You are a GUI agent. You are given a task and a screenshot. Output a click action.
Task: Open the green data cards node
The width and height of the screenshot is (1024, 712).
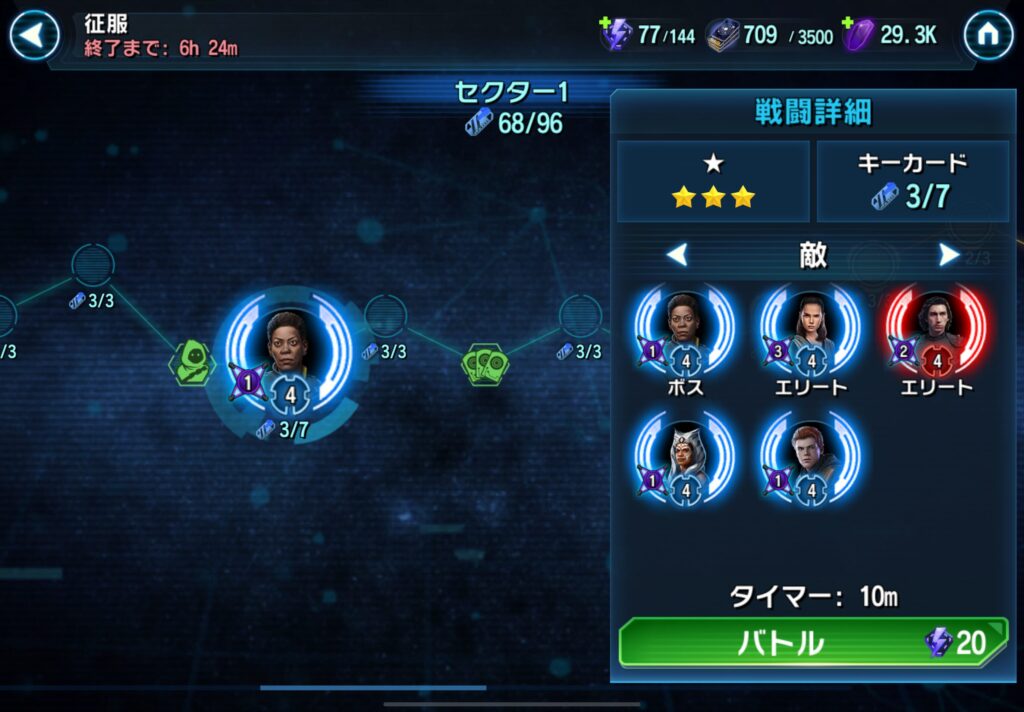coord(483,362)
